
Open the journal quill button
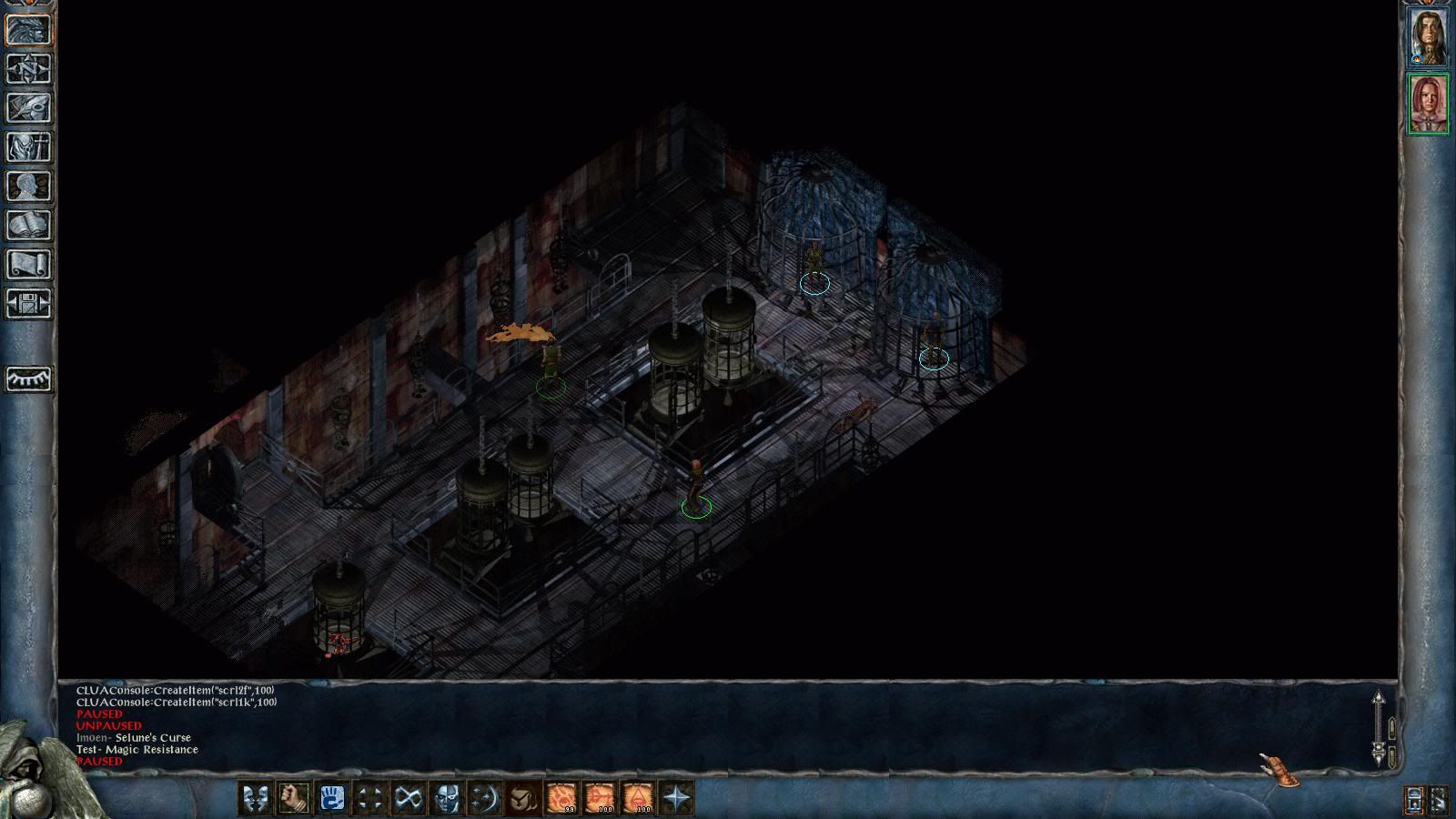(28, 108)
